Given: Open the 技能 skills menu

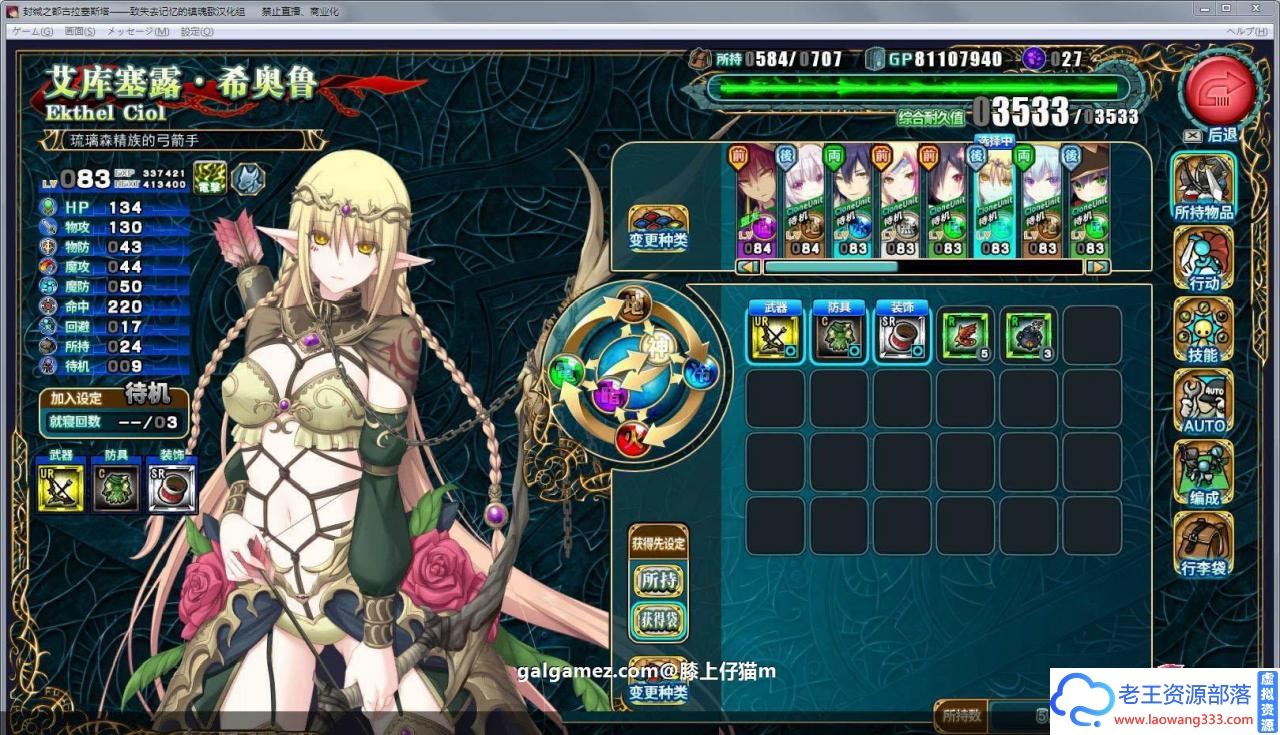Looking at the screenshot, I should (x=1203, y=331).
